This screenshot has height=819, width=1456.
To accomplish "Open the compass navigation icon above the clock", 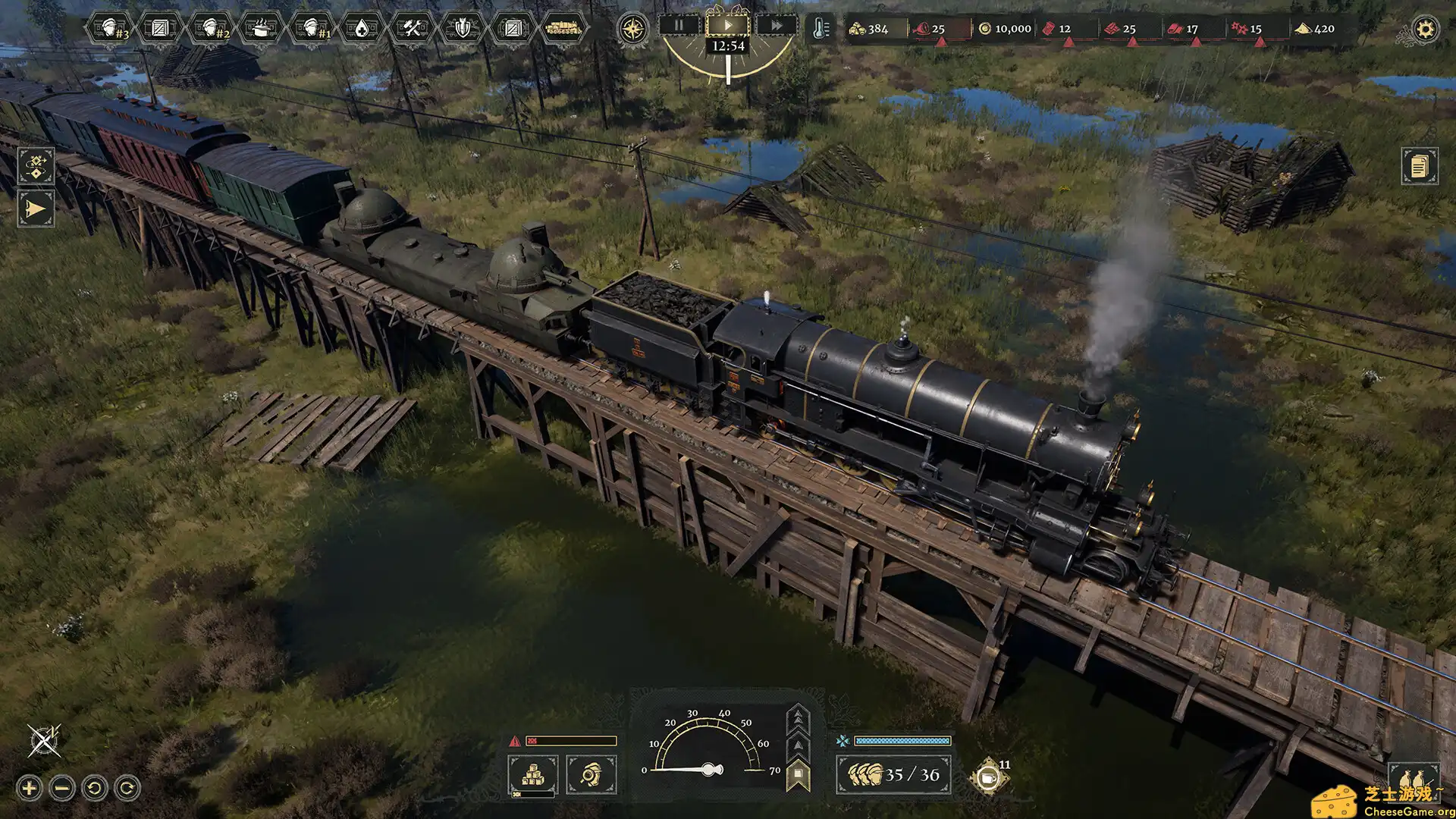I will point(632,28).
